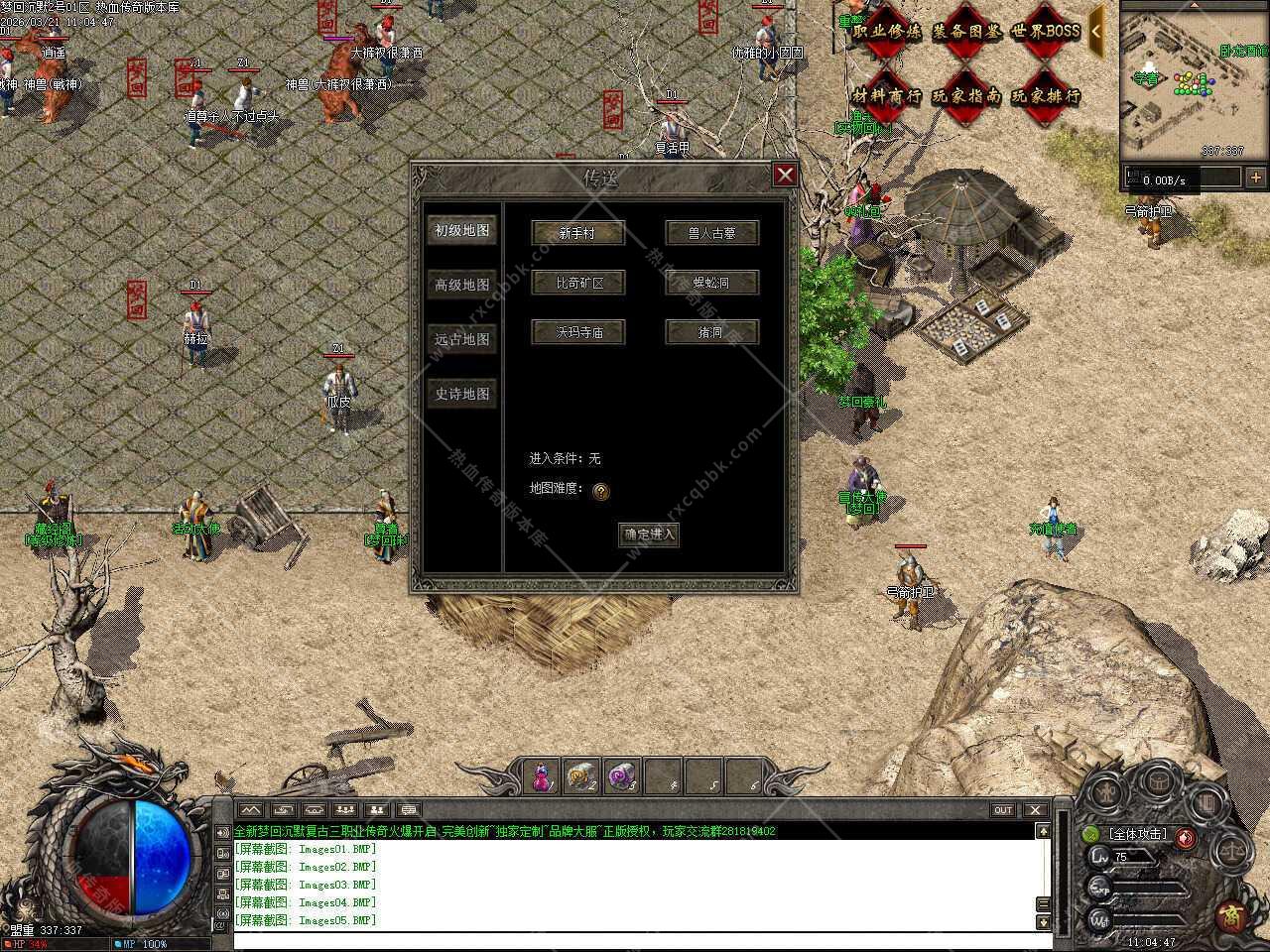Click the map difficulty question mark icon
Screen dimensions: 1270x952
pyautogui.click(x=600, y=491)
